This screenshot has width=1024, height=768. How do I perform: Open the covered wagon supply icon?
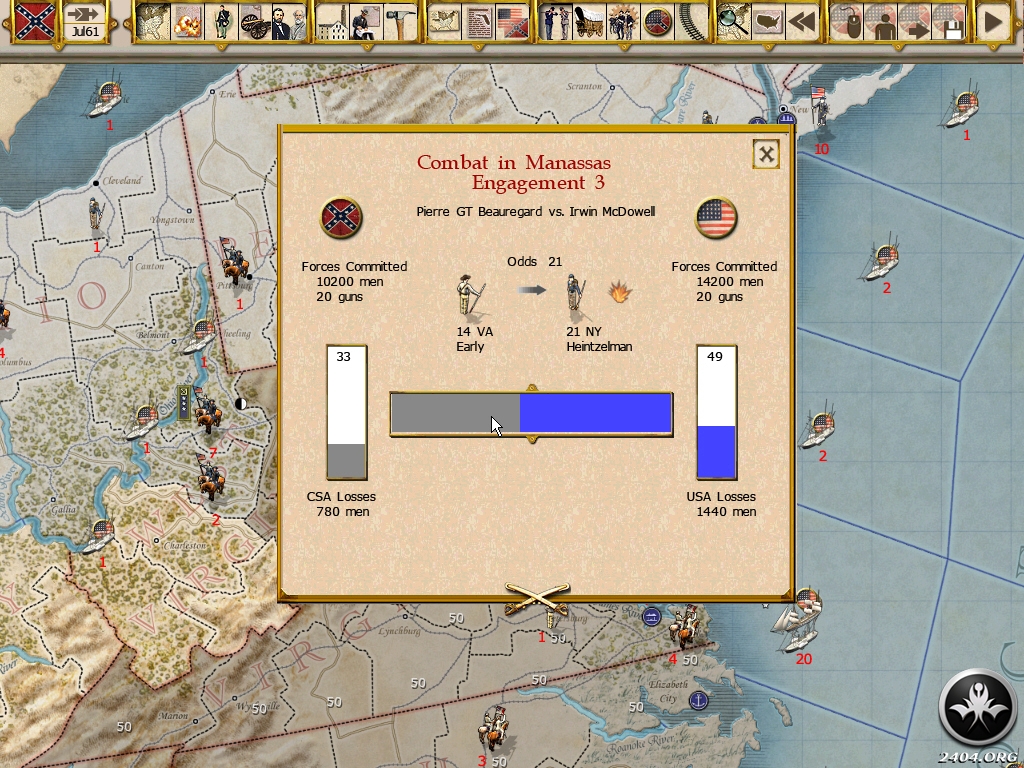click(x=589, y=21)
